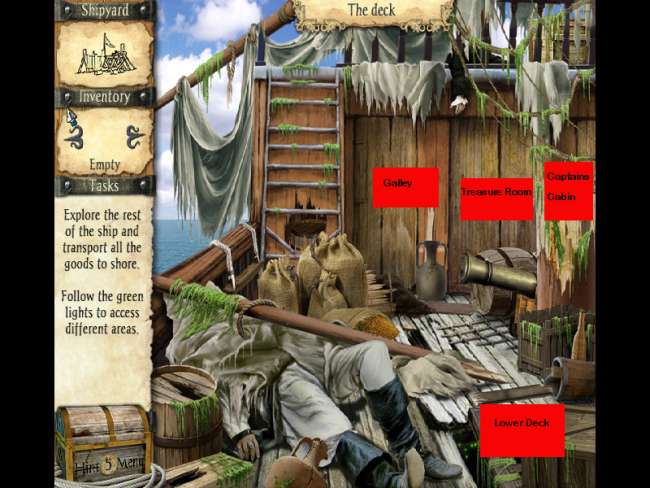Go to the Galley area
650x488 pixels.
[x=405, y=187]
